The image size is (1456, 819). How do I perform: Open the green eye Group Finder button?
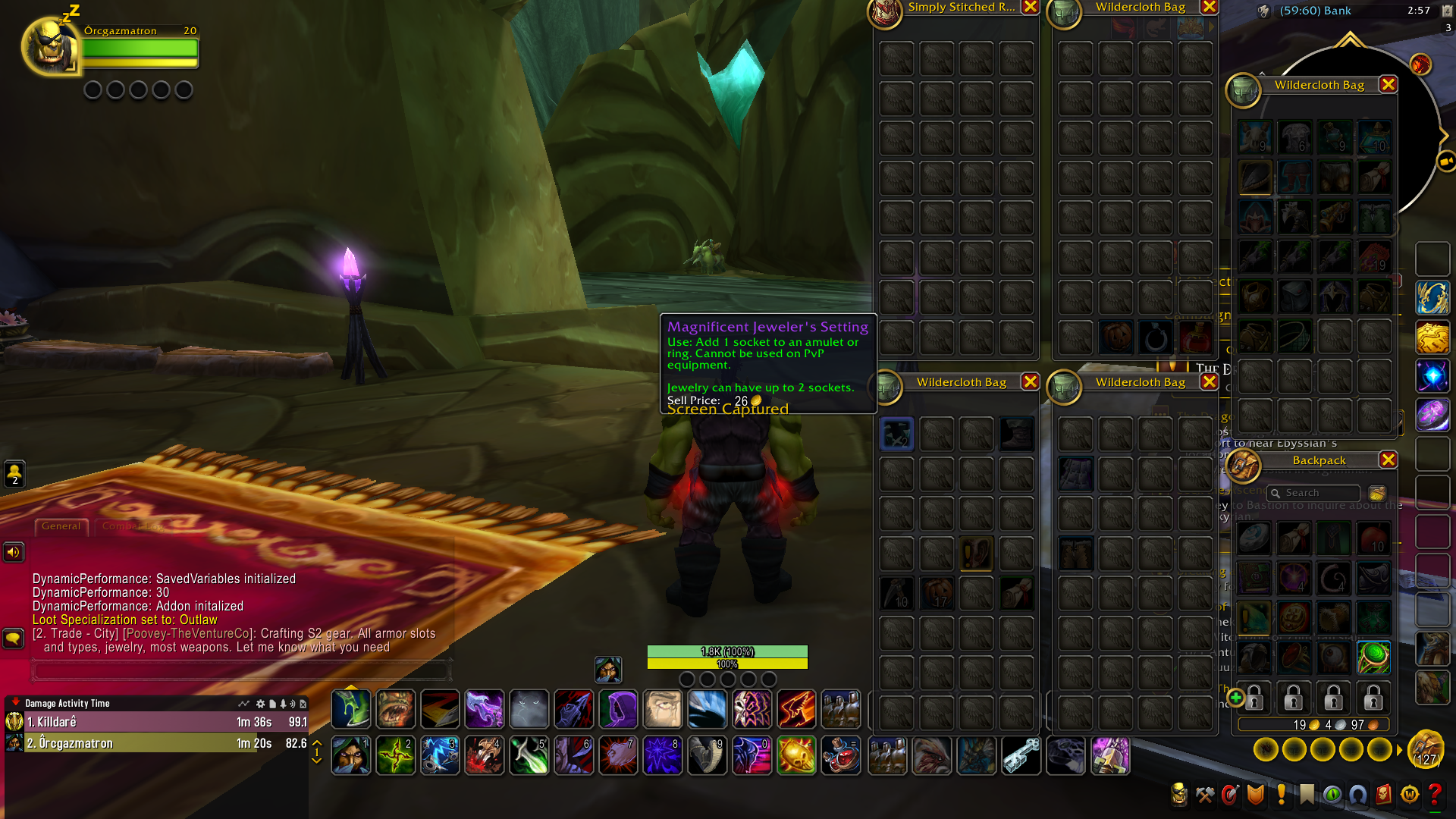[1332, 794]
